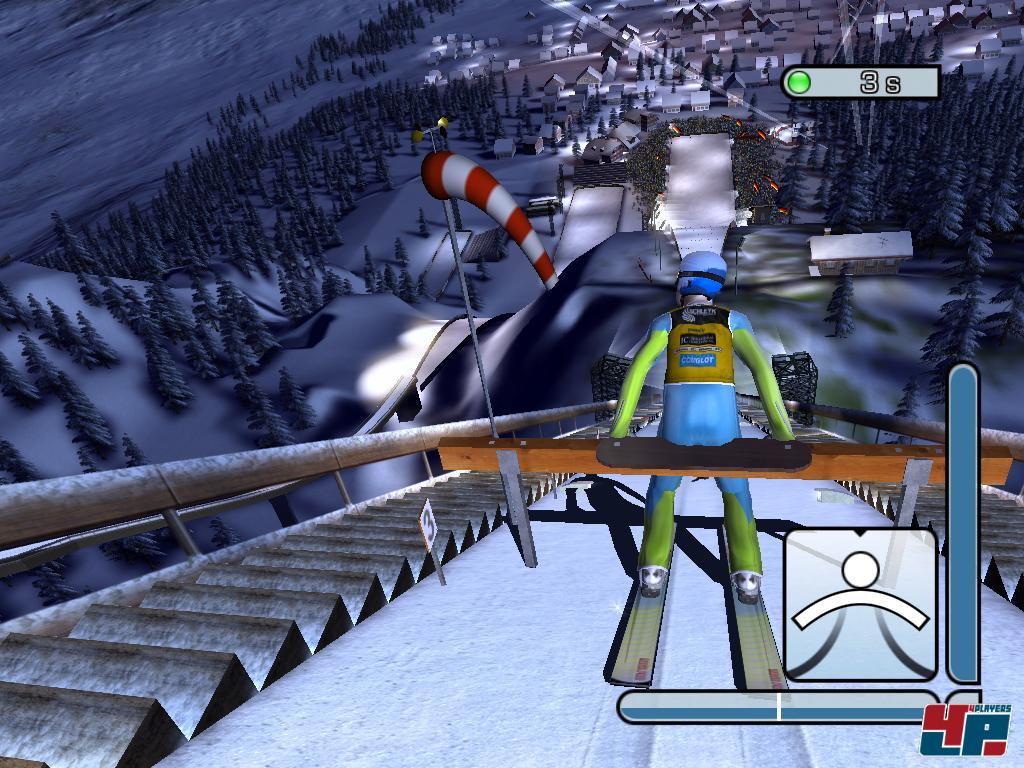
Task: Click the horizontal balance bar below the skier
Action: pos(778,707)
